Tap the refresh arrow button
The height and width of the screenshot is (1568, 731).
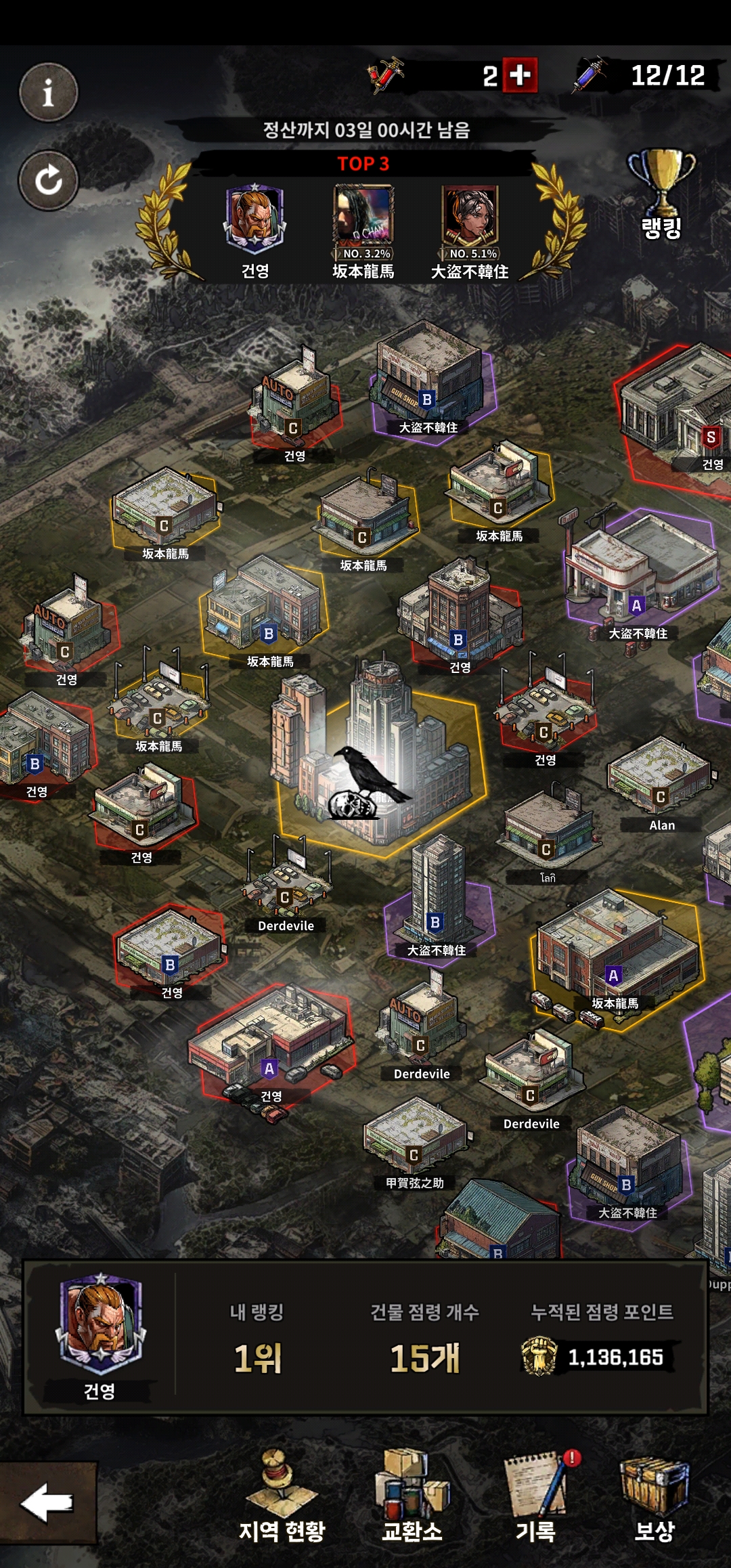click(48, 181)
